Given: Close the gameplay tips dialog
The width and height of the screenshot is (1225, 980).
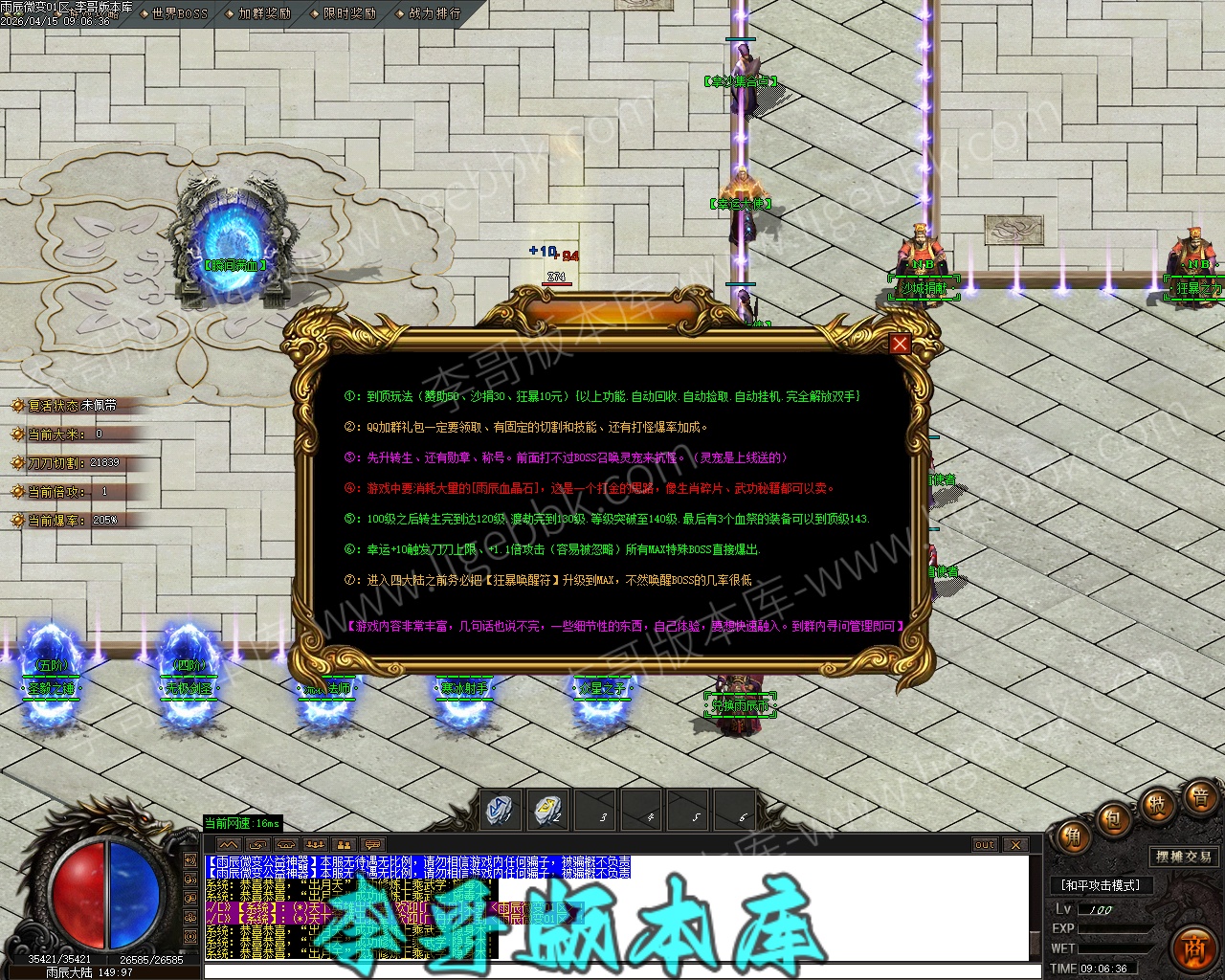Looking at the screenshot, I should 900,344.
